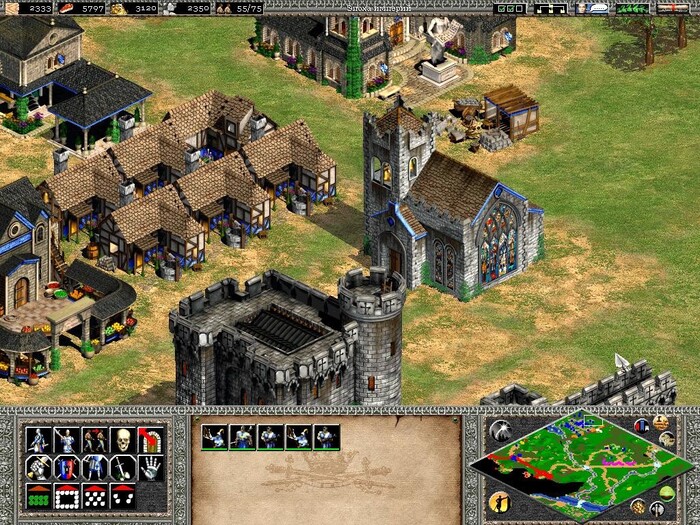Viewport: 700px width, 525px height.
Task: Set defensive stance with the shield icon
Action: (66, 467)
